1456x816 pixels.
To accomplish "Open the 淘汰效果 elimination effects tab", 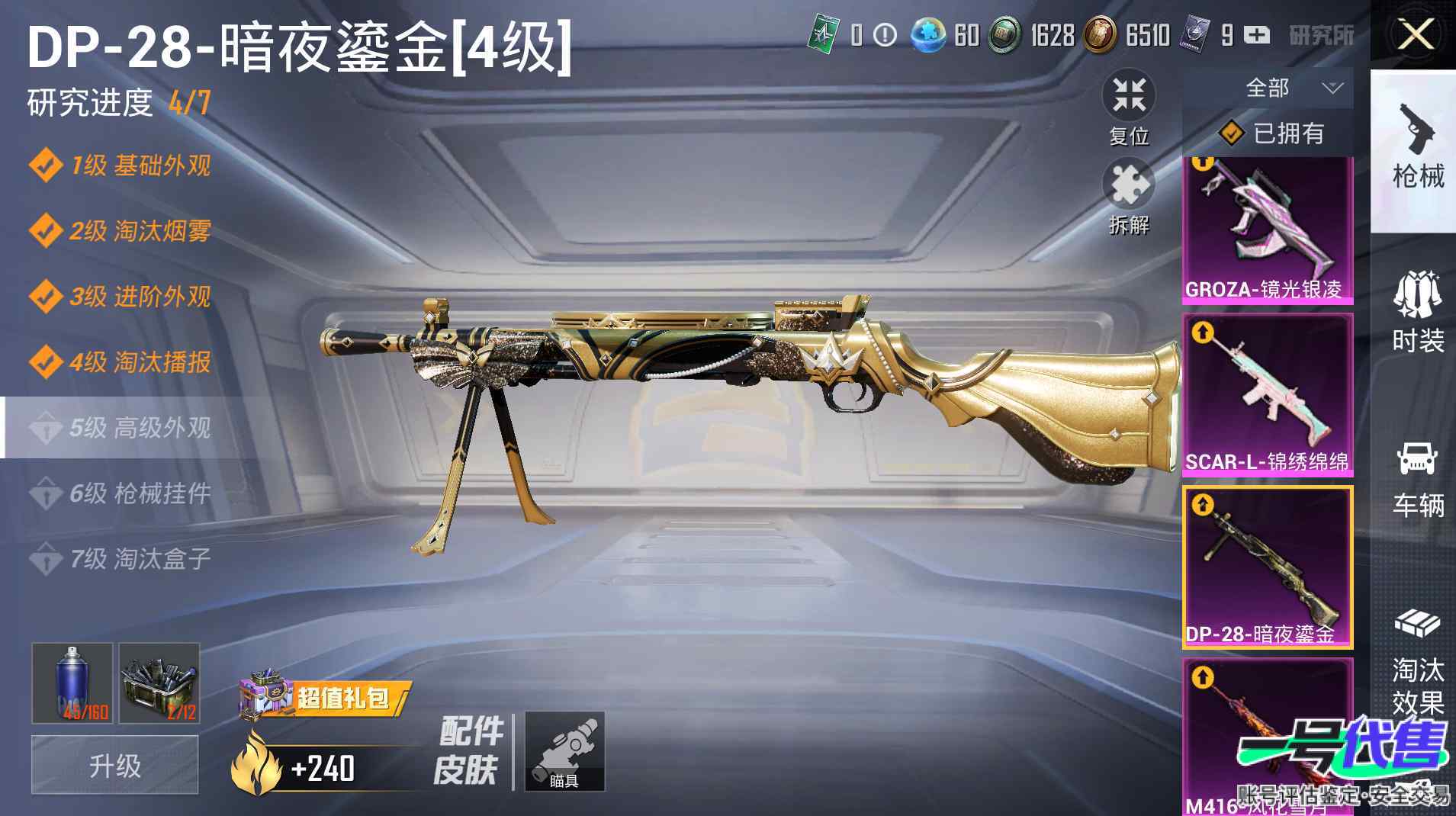I will pyautogui.click(x=1417, y=662).
